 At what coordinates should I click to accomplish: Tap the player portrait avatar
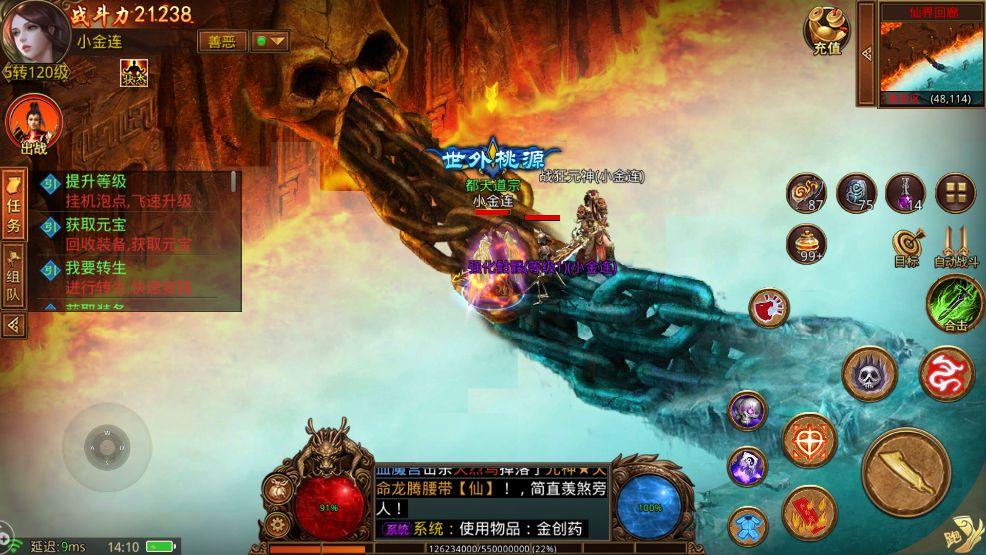pos(34,33)
